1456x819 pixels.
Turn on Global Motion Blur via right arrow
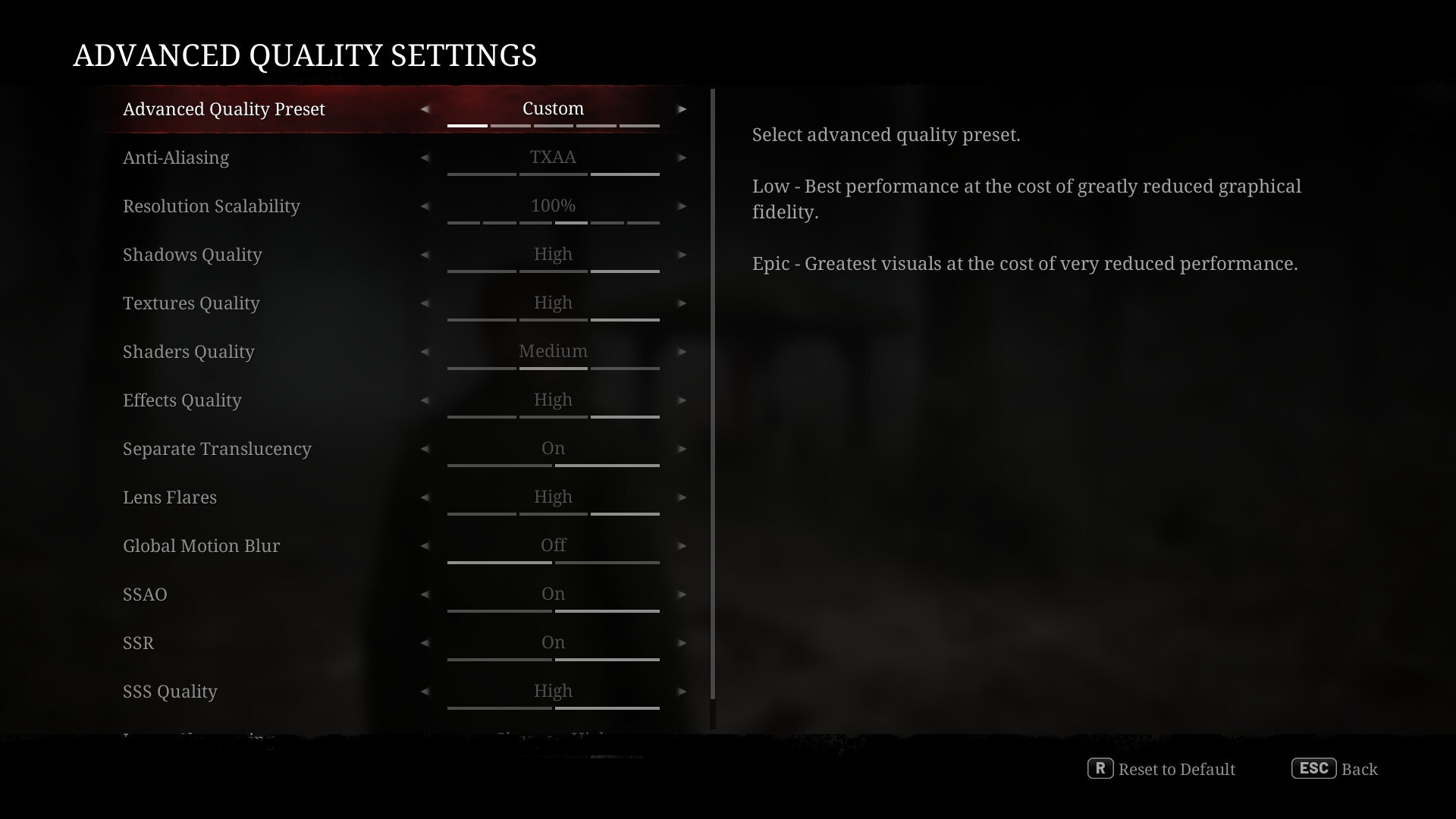coord(682,546)
